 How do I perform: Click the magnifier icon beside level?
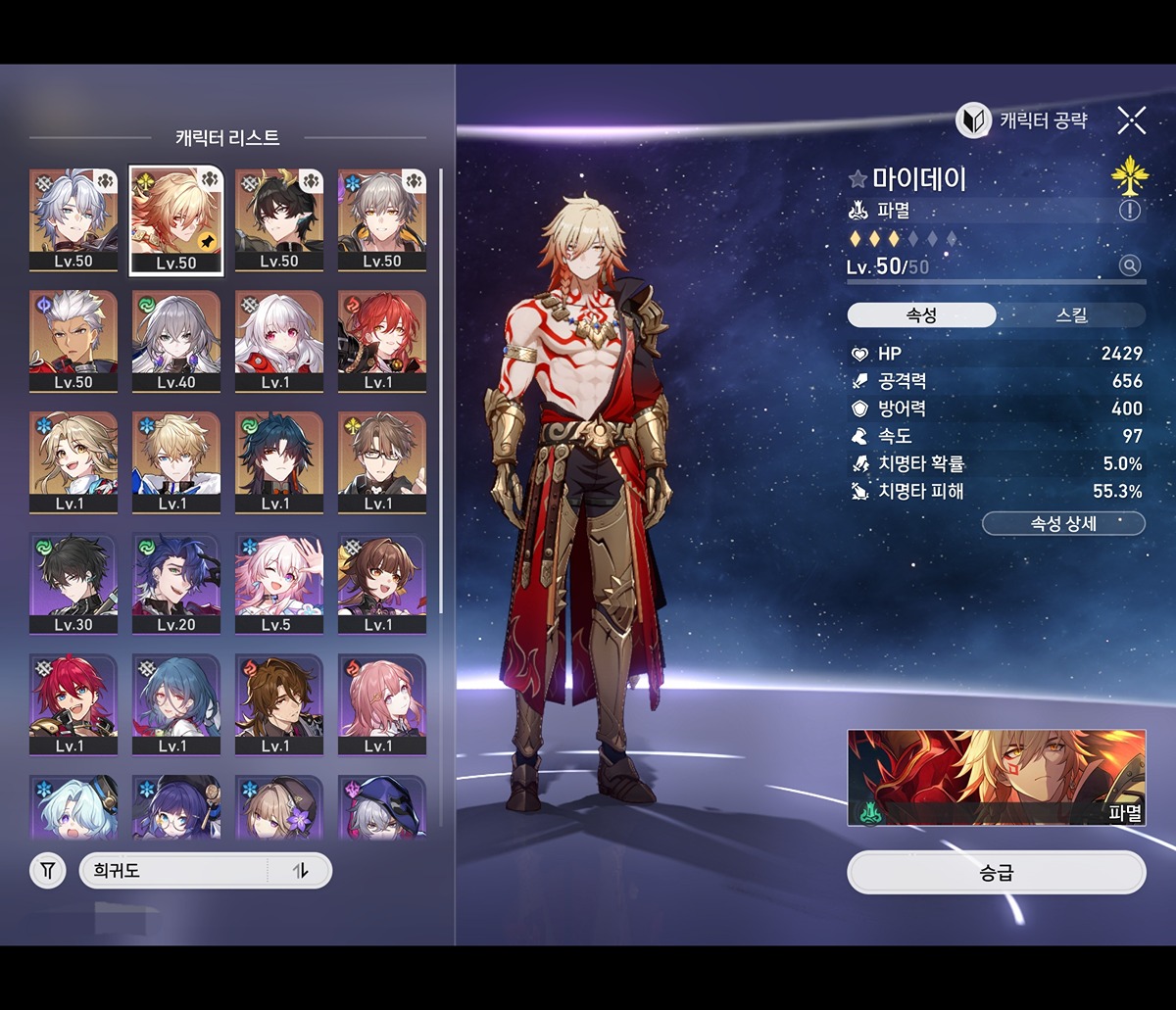[1130, 265]
